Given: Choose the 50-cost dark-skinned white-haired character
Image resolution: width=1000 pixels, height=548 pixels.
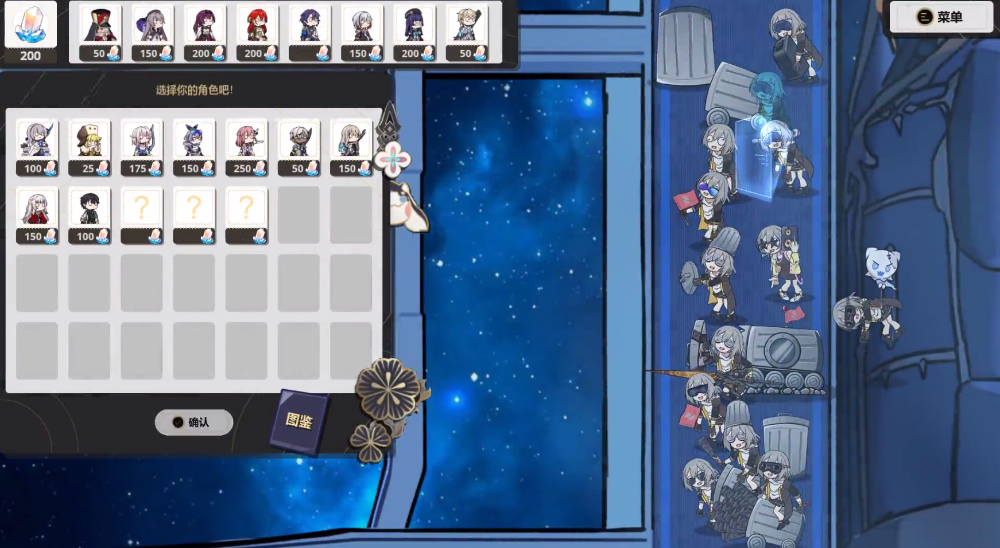Looking at the screenshot, I should [x=298, y=146].
